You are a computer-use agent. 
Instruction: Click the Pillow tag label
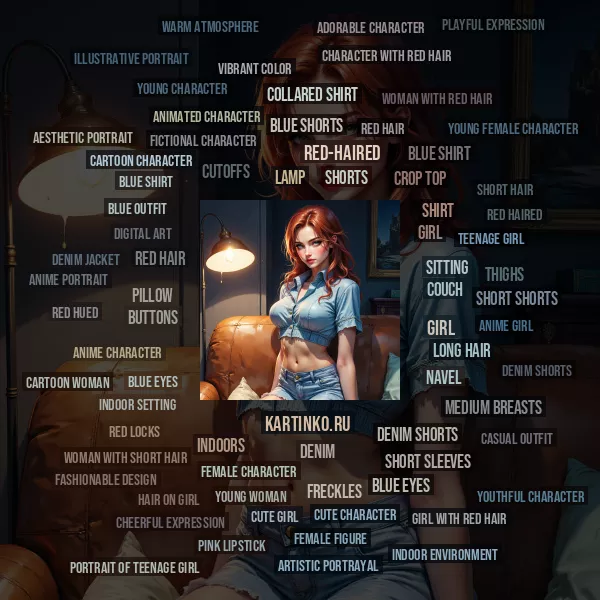coord(152,295)
